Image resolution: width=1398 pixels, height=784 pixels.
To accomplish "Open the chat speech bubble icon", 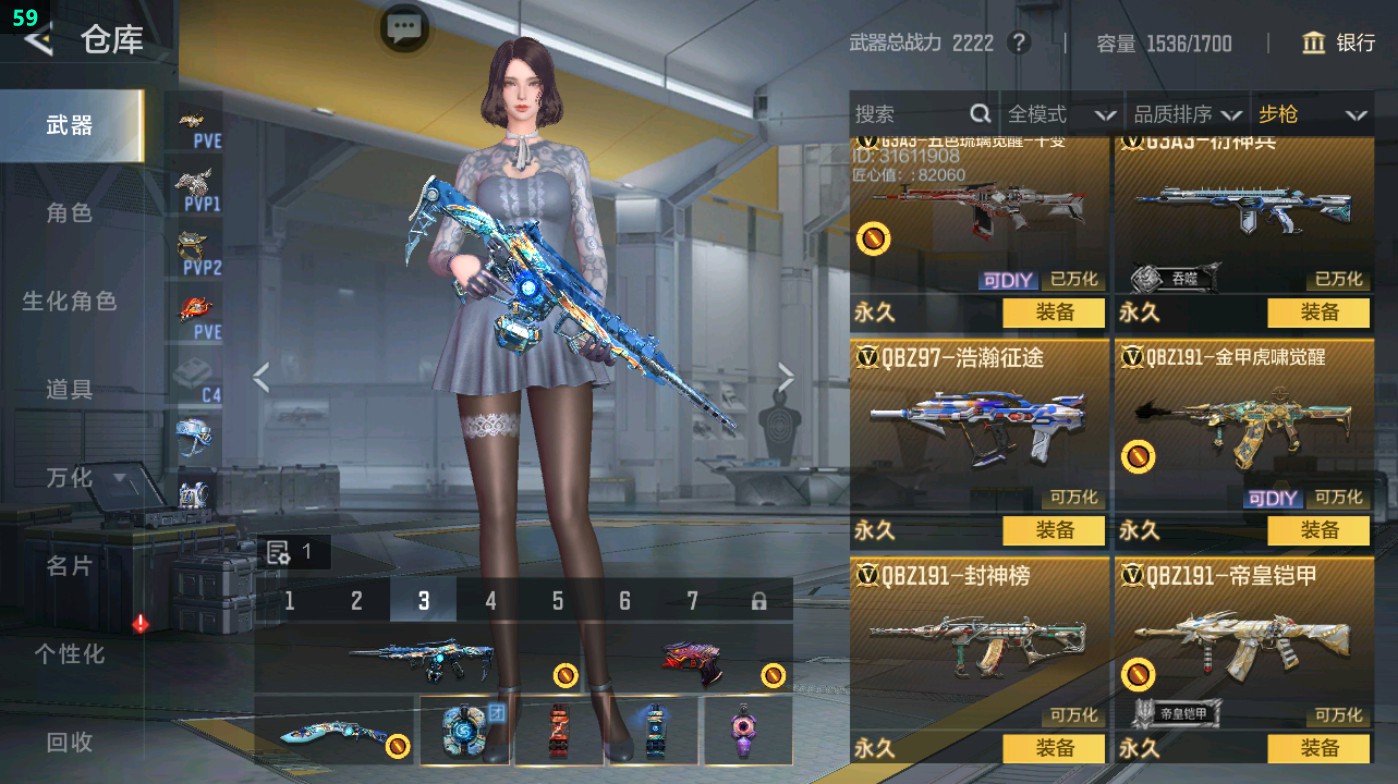I will click(x=404, y=28).
